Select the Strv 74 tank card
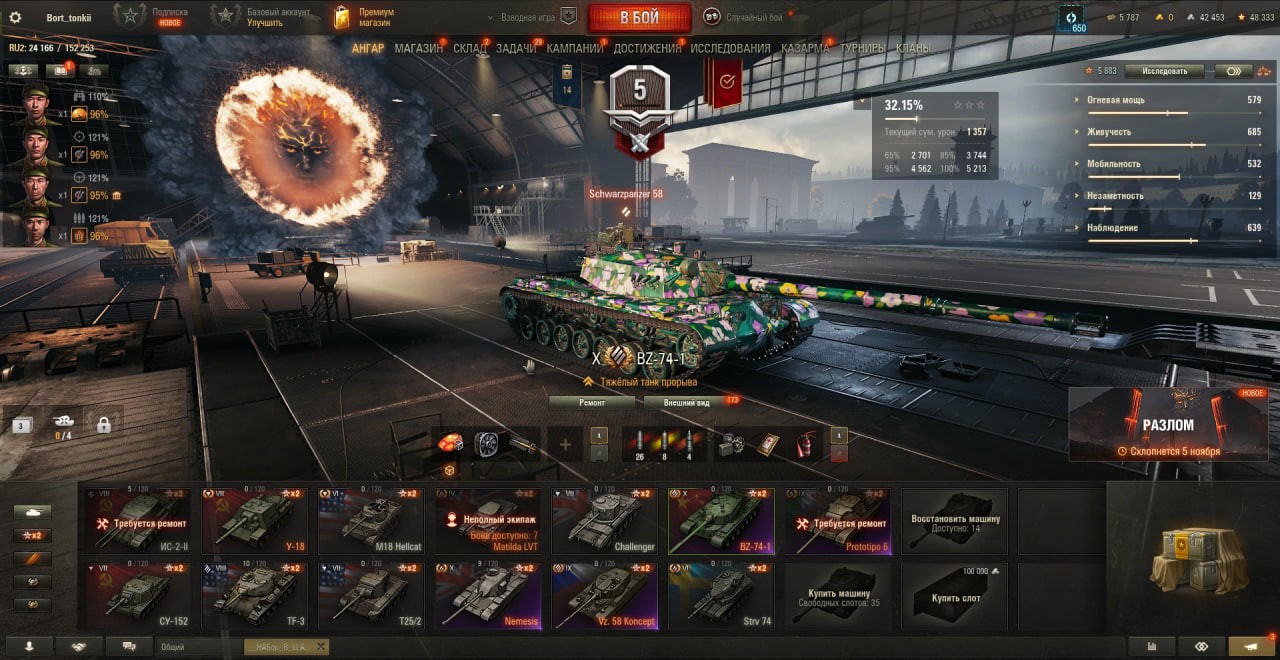Viewport: 1280px width, 660px height. click(721, 595)
